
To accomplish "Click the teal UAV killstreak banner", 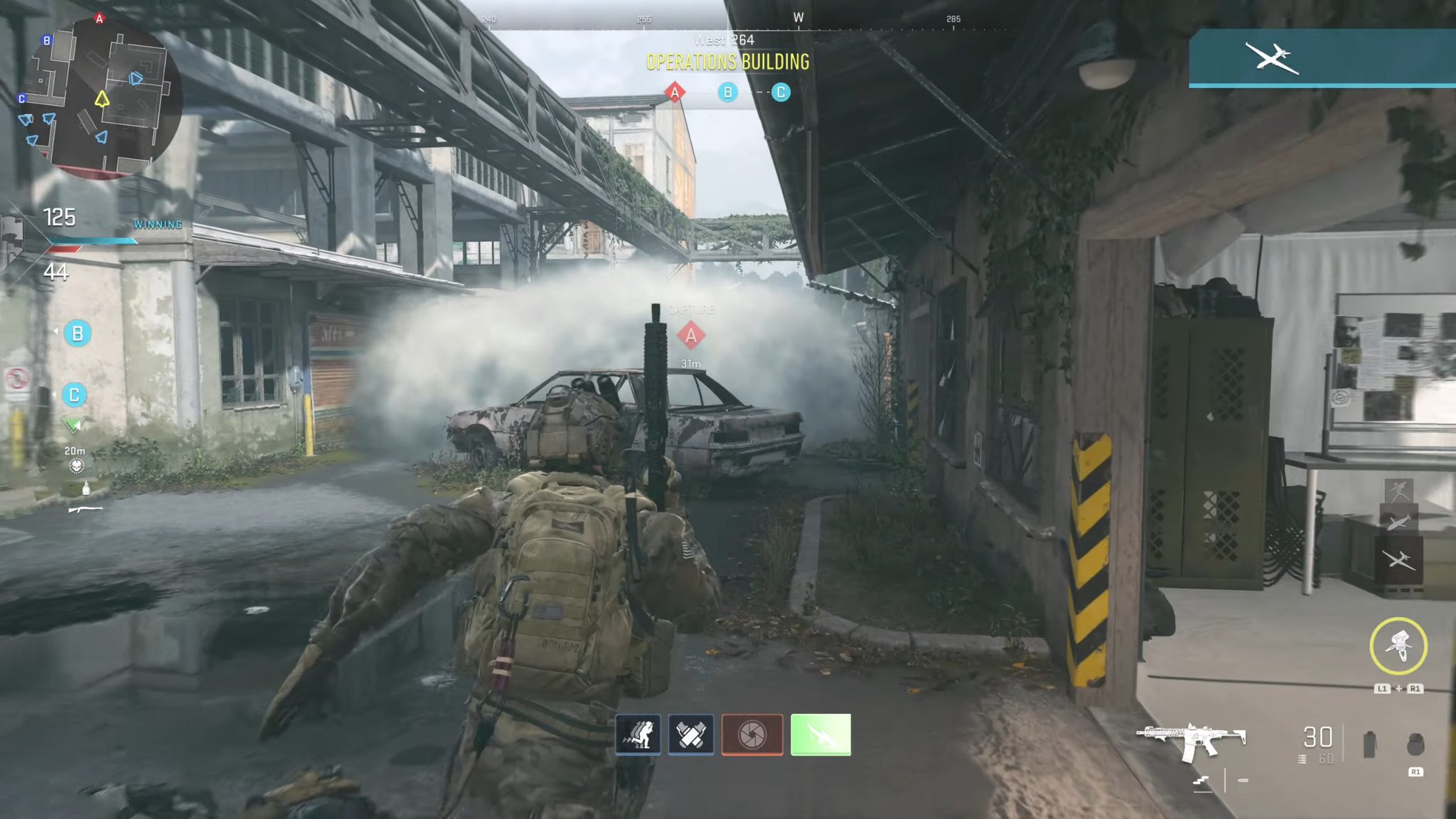I will 1321,58.
